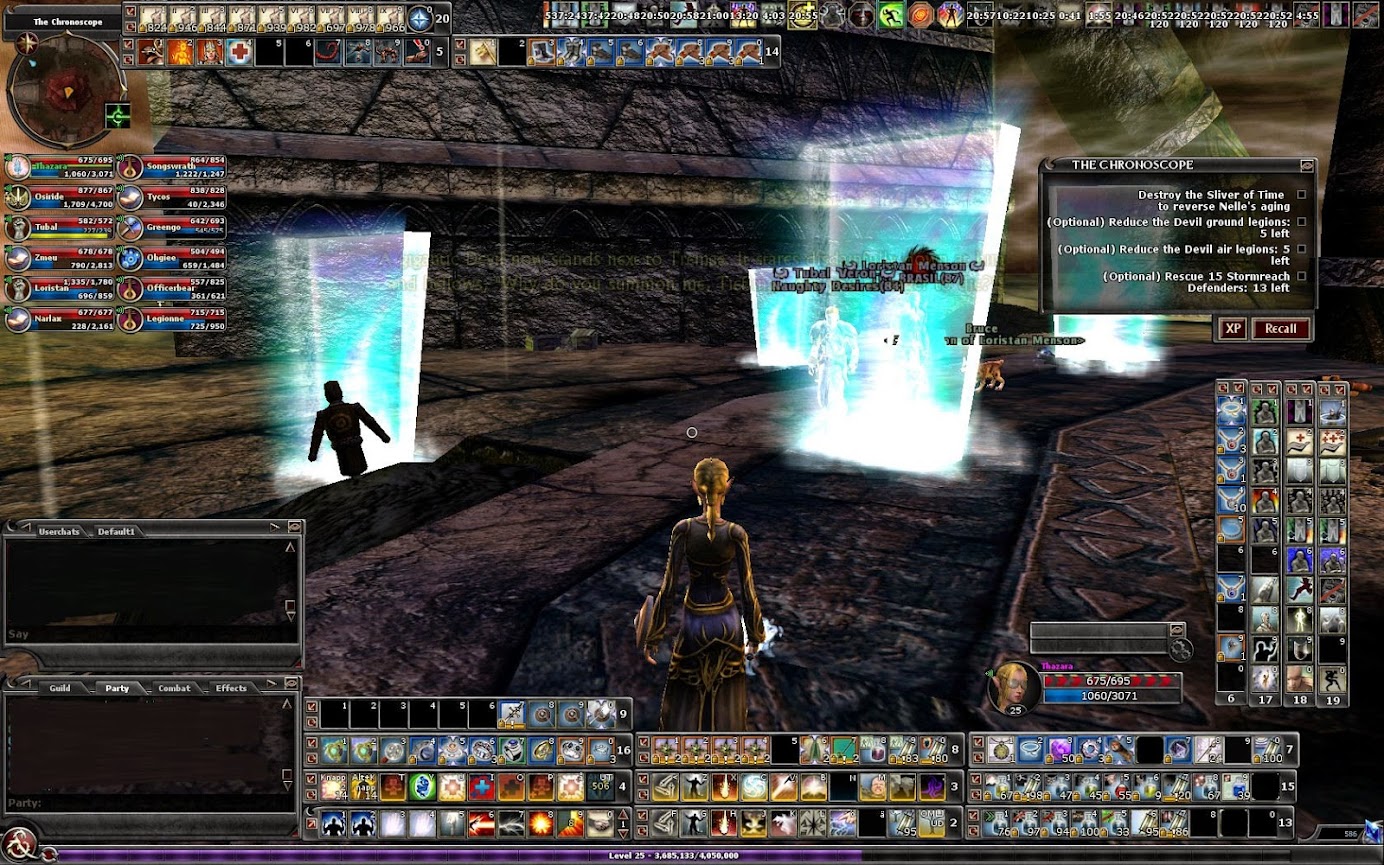Collapse The Chronoscope objectives panel
This screenshot has height=865, width=1384.
click(1306, 165)
